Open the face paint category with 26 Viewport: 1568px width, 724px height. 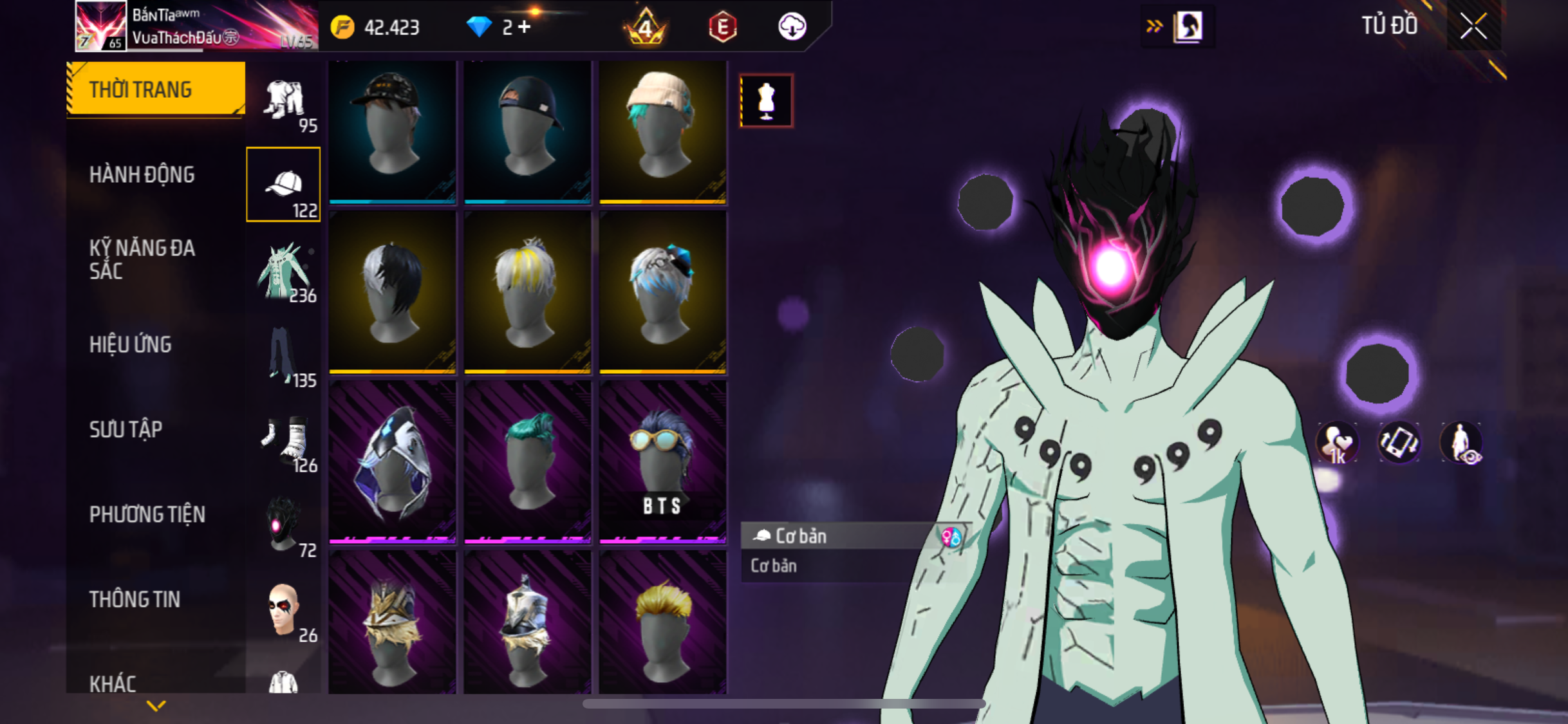pos(284,612)
